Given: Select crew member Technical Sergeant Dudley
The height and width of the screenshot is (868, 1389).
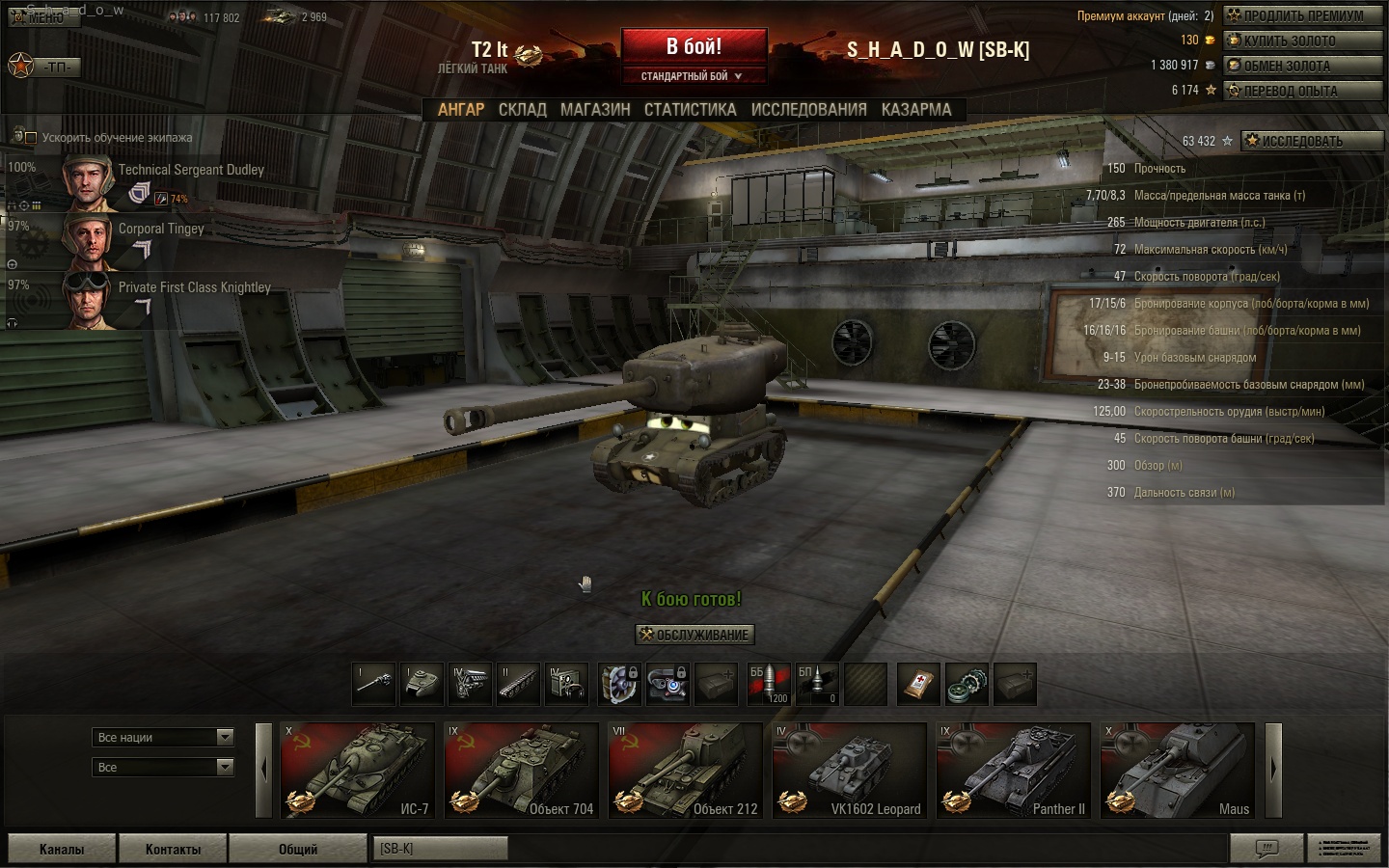Looking at the screenshot, I should (191, 171).
